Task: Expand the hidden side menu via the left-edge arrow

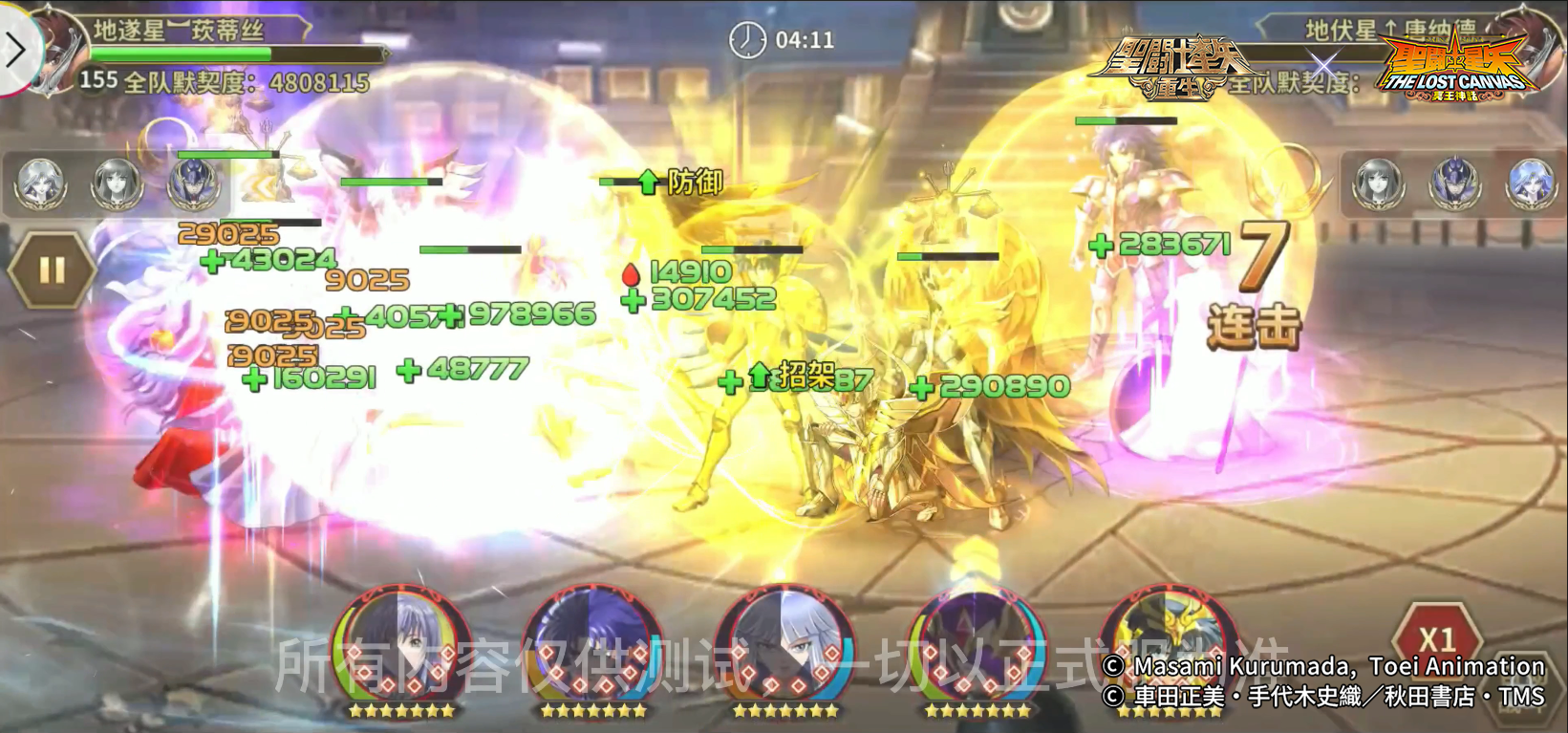Action: click(x=13, y=50)
